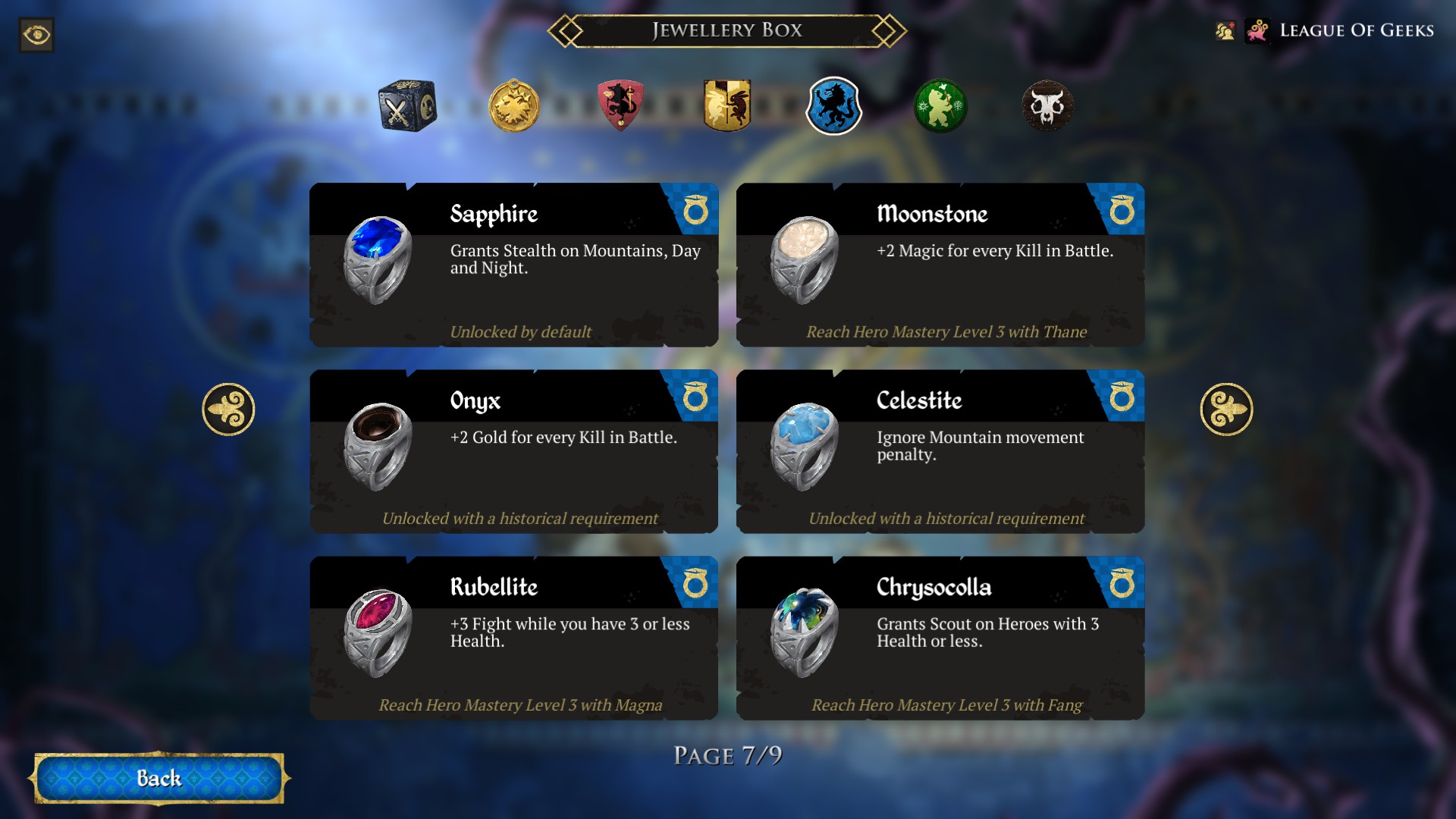The width and height of the screenshot is (1456, 819).
Task: Click the Page 7/9 indicator
Action: pyautogui.click(x=728, y=755)
